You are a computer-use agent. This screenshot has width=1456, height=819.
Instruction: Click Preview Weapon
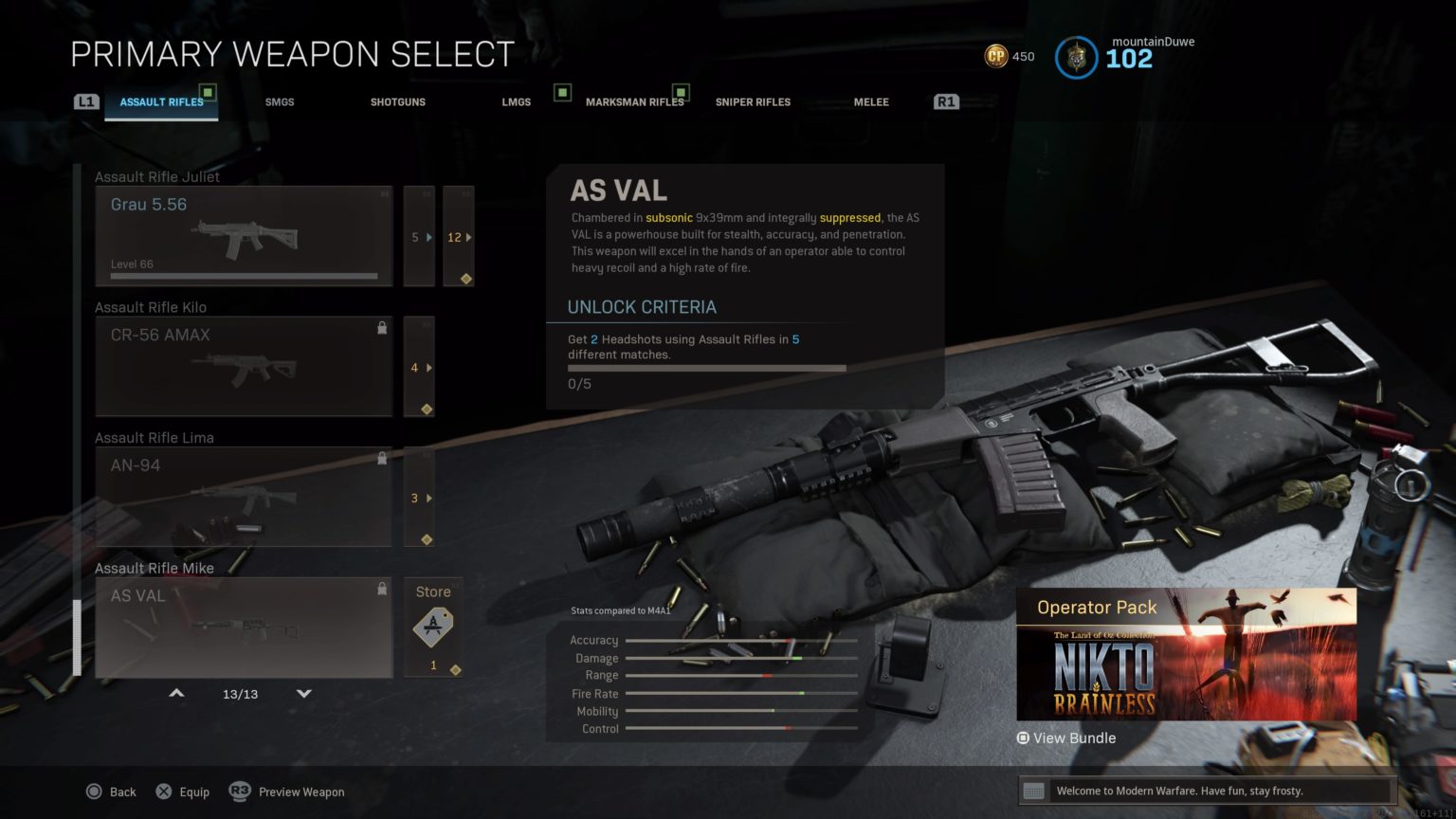(x=300, y=791)
